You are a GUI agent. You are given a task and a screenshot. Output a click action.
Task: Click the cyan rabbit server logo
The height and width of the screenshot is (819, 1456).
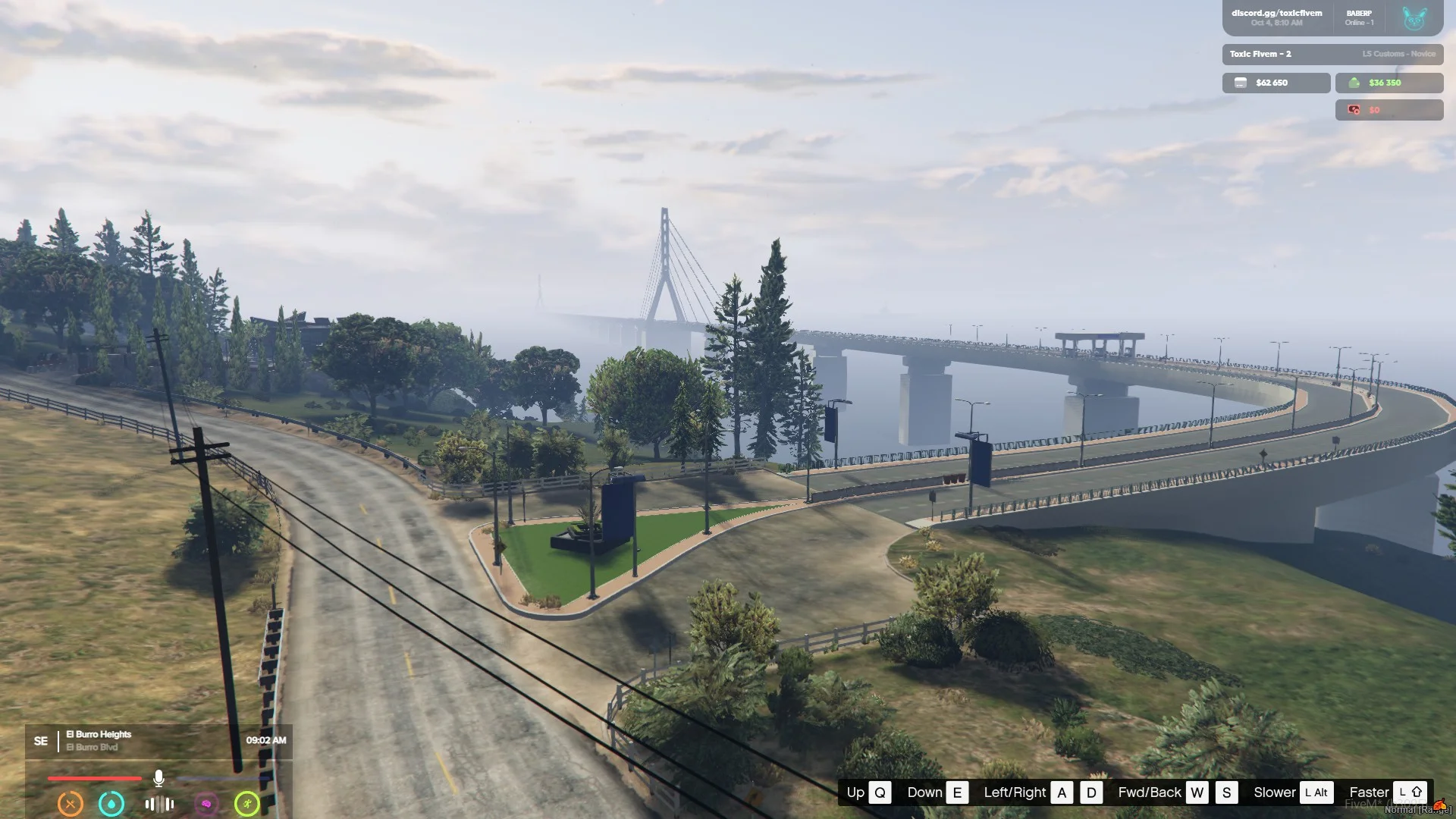click(x=1414, y=18)
